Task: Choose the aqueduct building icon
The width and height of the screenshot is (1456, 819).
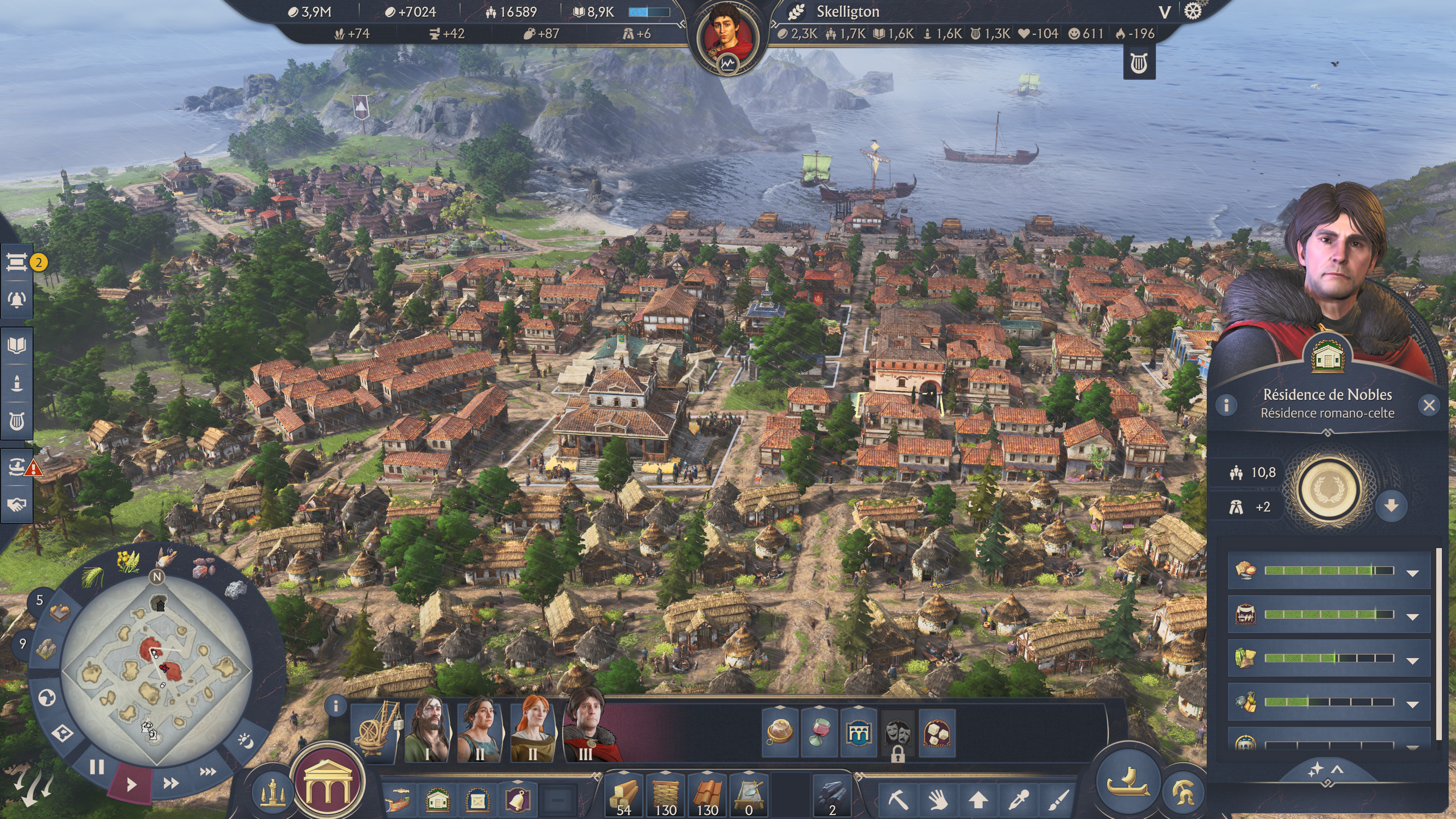Action: click(858, 734)
